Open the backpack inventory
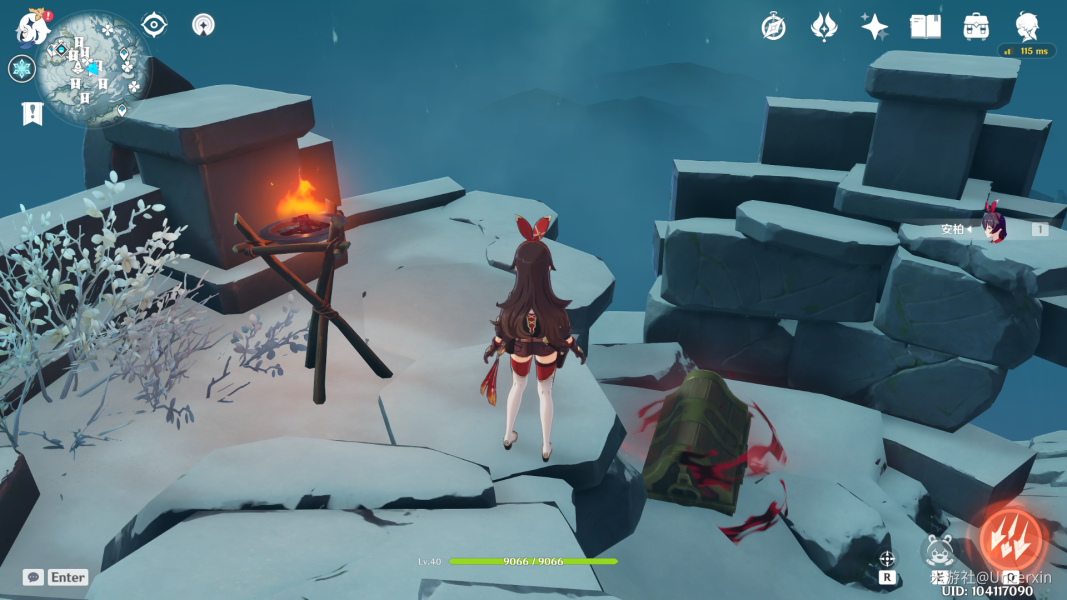Screen dimensions: 1067x600 coord(976,27)
